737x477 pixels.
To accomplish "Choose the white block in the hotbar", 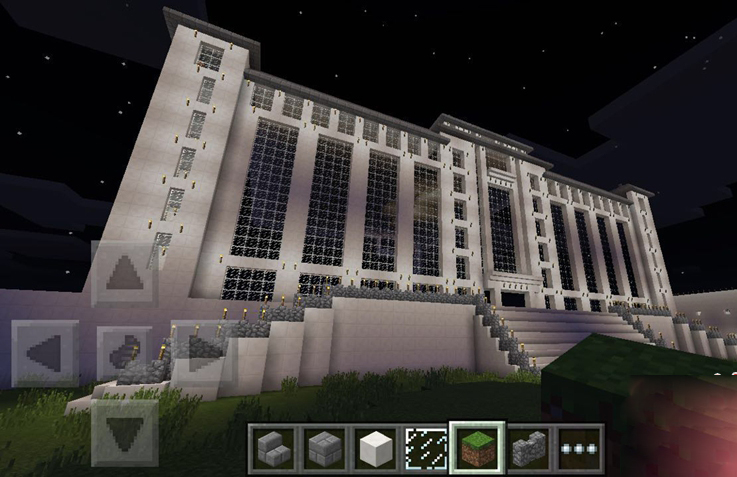I will [374, 446].
